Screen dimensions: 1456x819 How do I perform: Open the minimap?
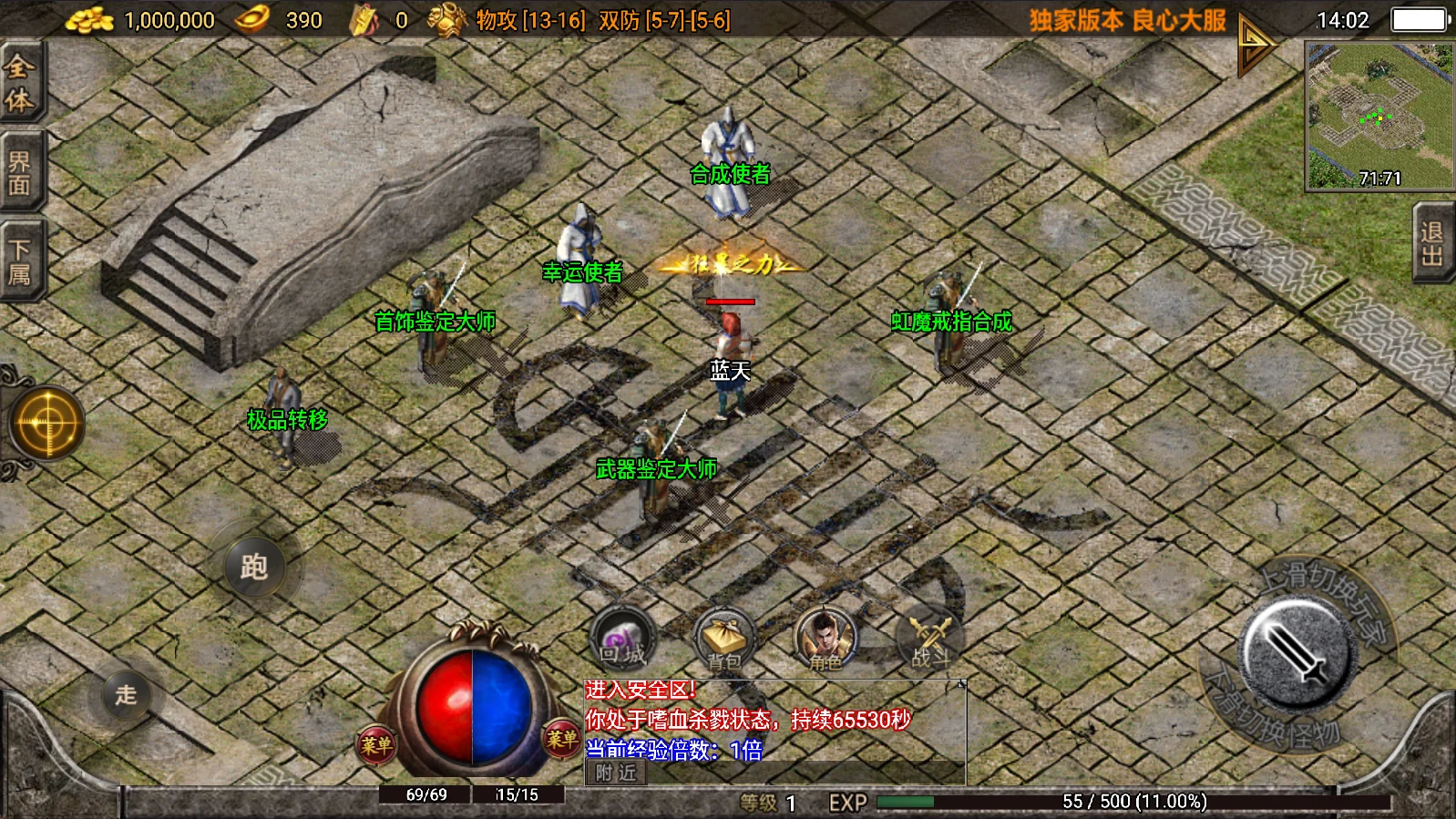[1379, 116]
